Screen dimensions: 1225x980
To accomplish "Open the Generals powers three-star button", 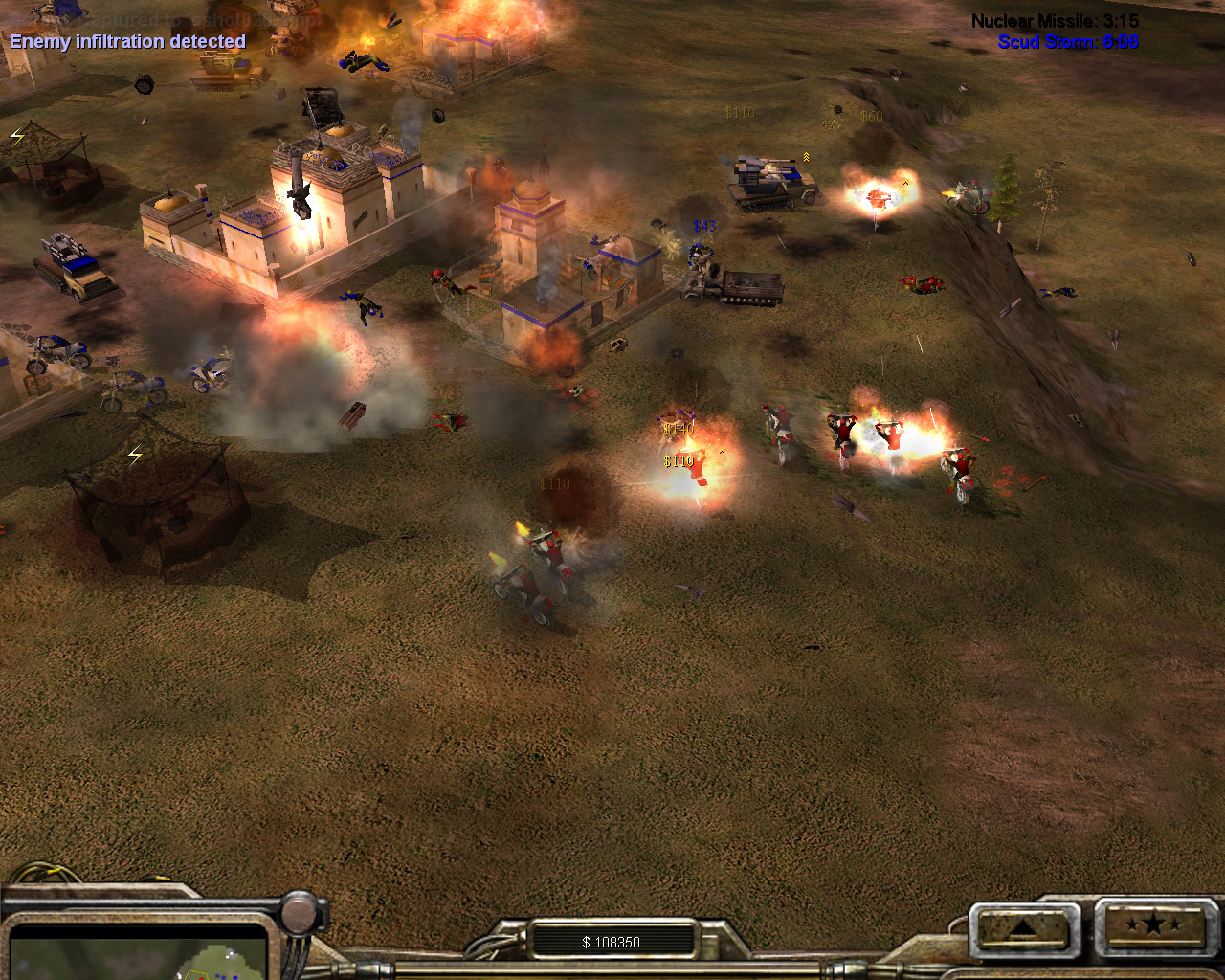I will click(x=1153, y=925).
